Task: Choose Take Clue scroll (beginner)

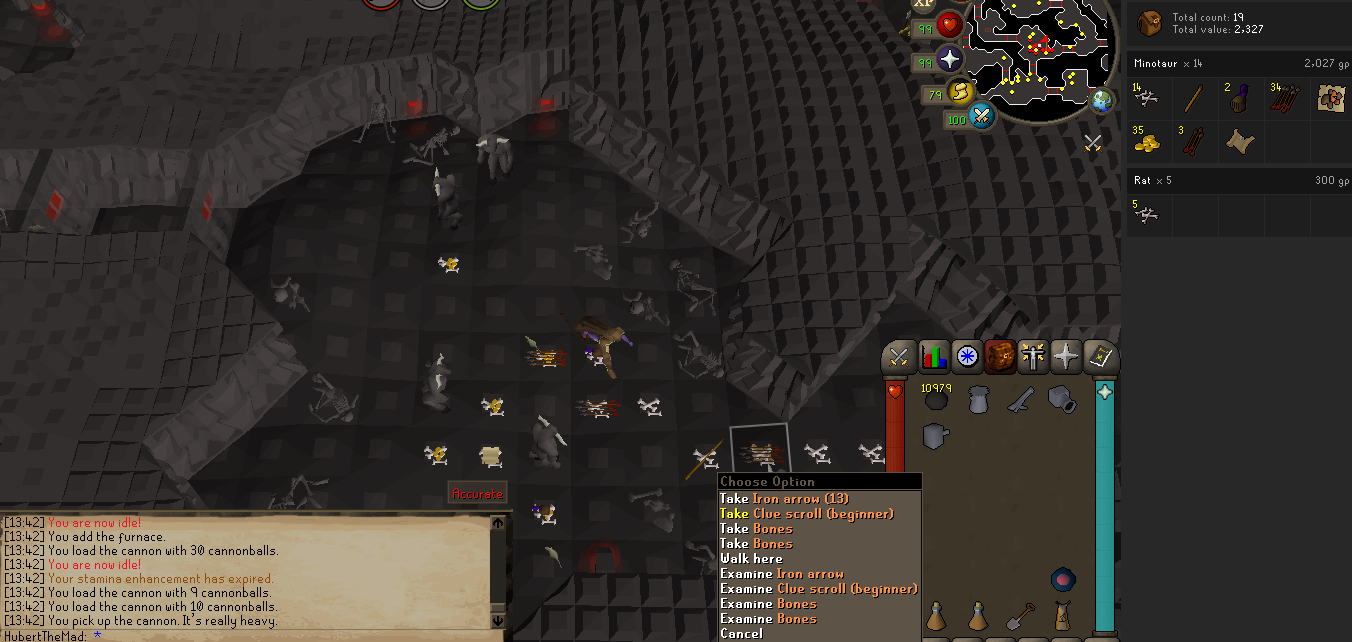Action: (x=806, y=514)
